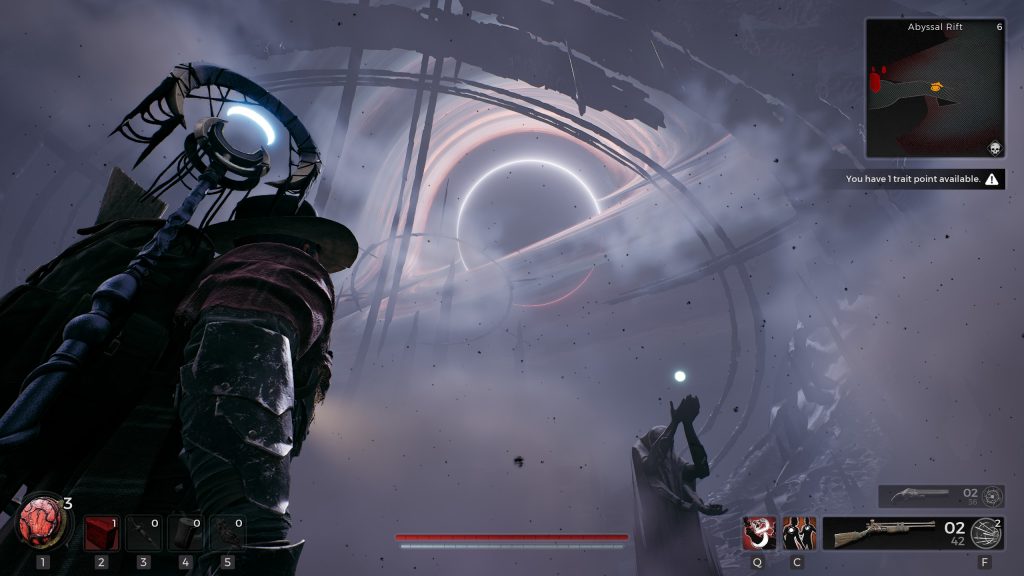
Task: Open the Abyssal Rift minimap
Action: tap(934, 88)
